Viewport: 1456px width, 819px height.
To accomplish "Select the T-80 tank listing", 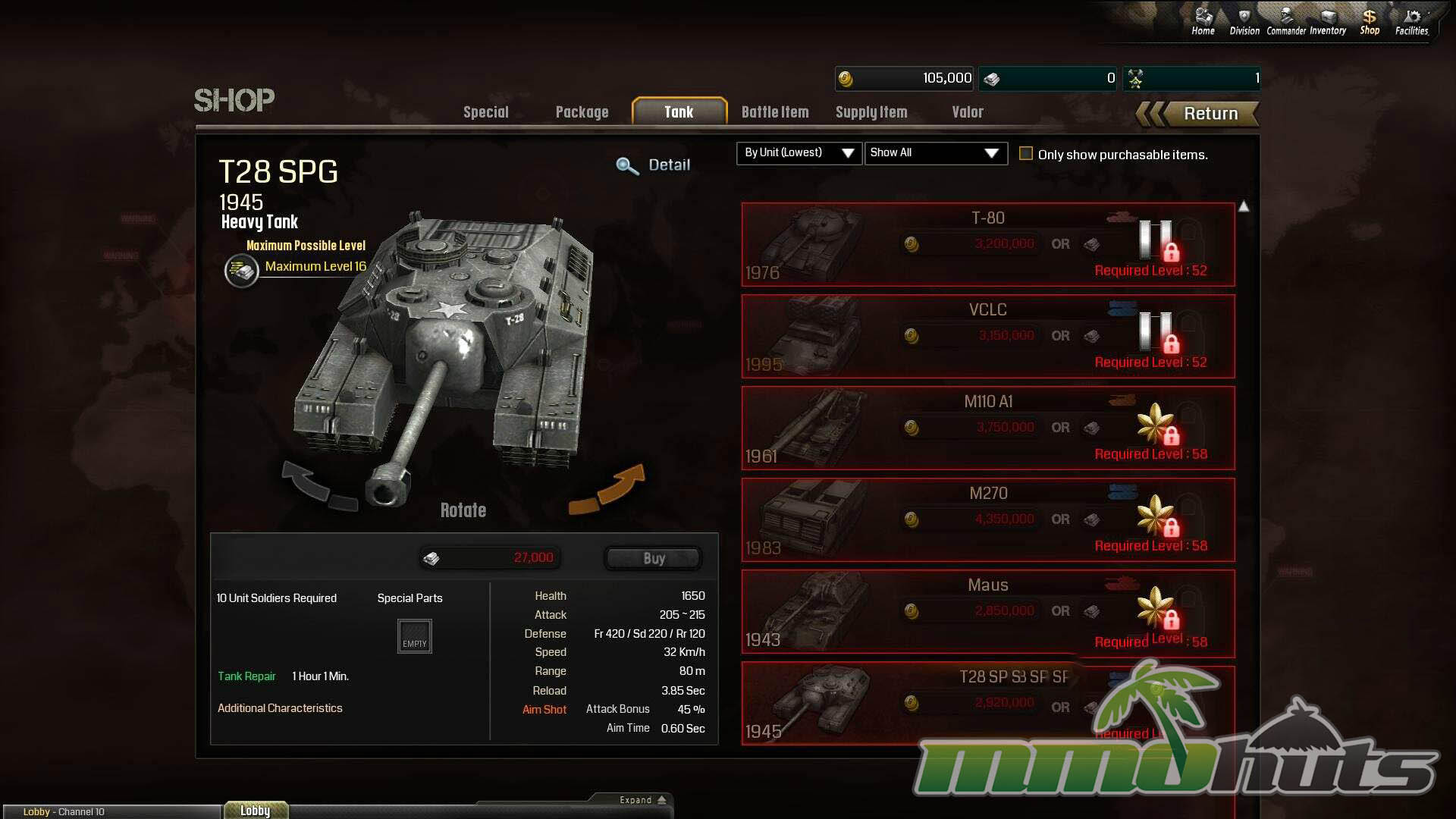I will (987, 244).
